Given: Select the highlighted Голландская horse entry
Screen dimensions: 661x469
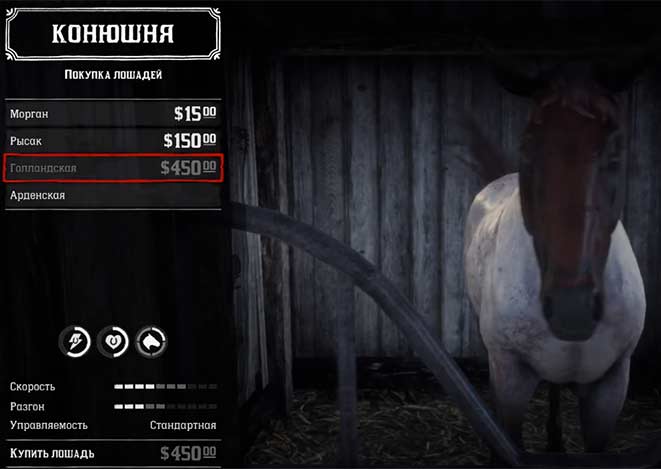Looking at the screenshot, I should point(112,168).
